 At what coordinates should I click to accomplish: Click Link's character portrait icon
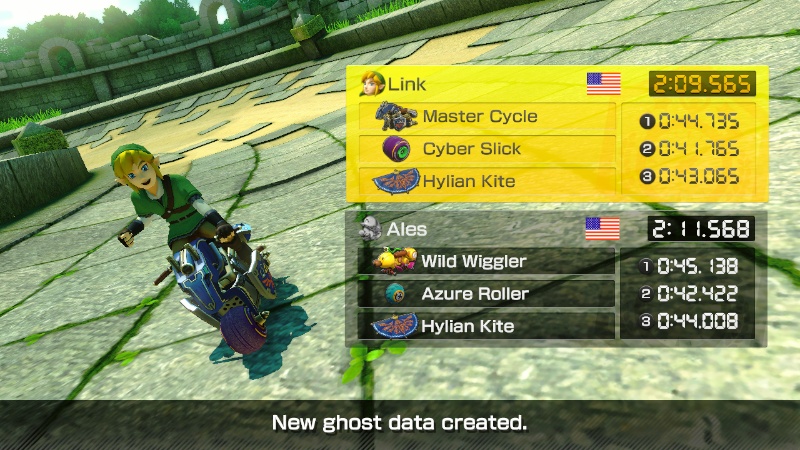pyautogui.click(x=373, y=84)
